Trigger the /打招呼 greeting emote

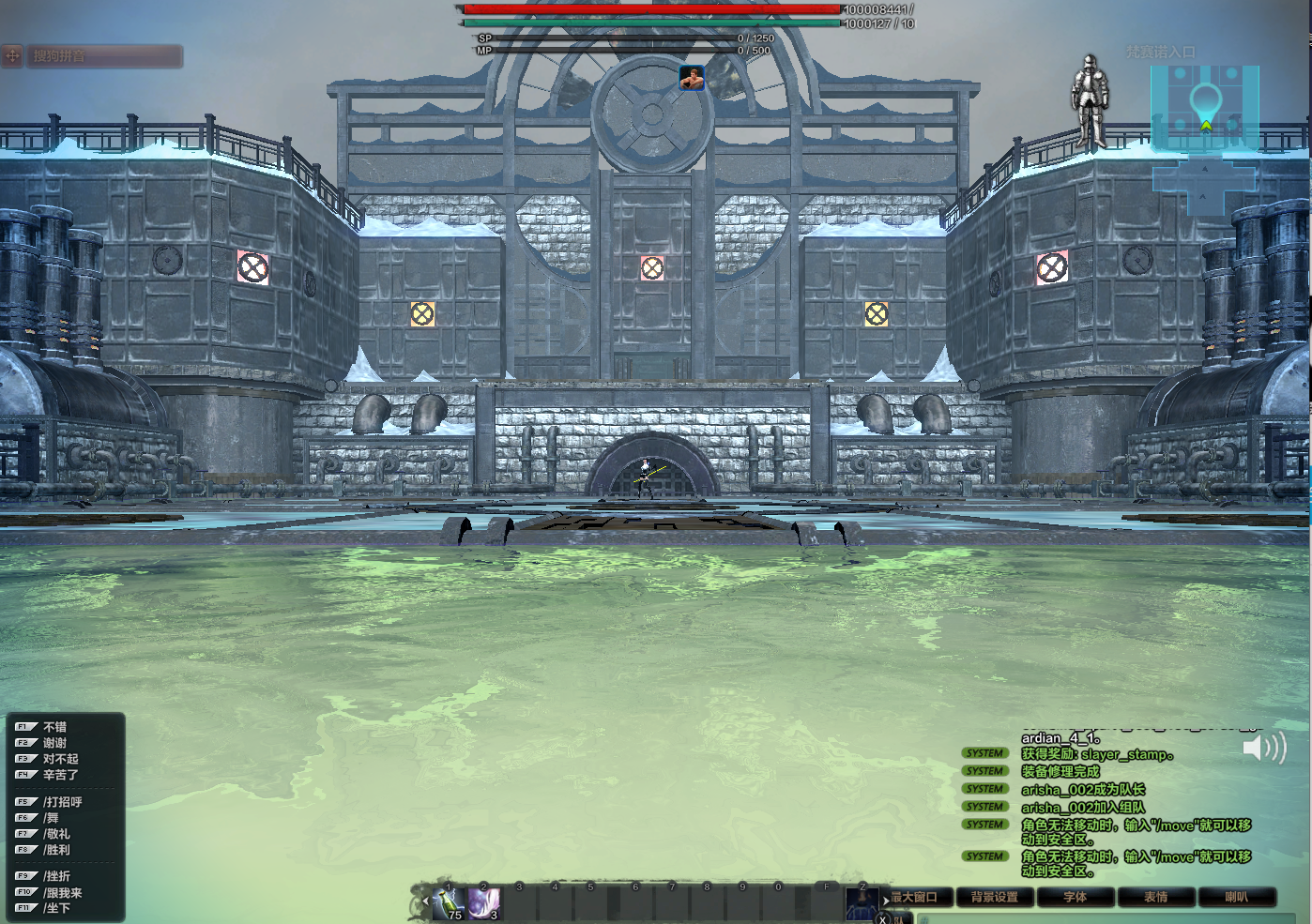[x=62, y=802]
